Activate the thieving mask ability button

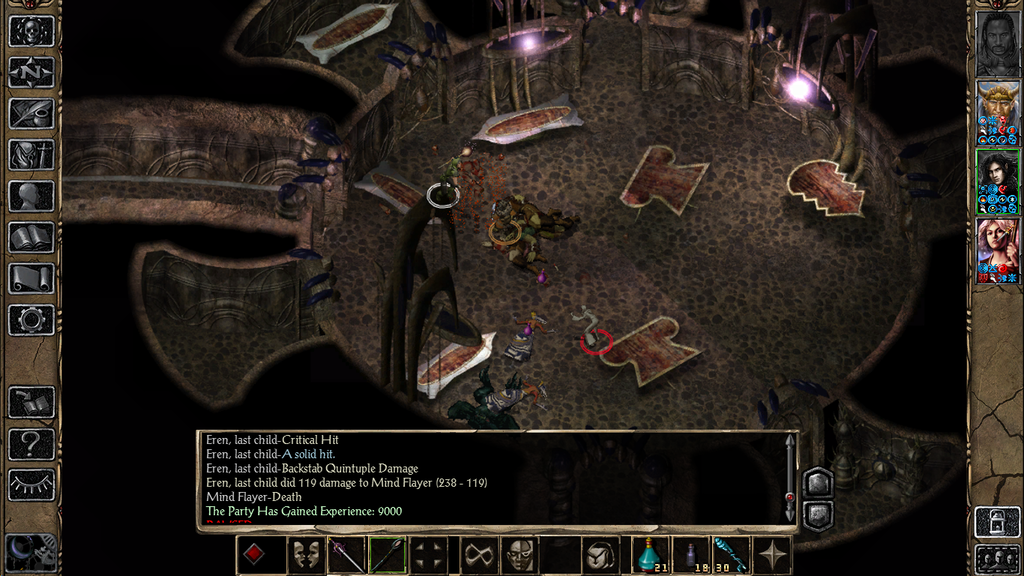519,555
